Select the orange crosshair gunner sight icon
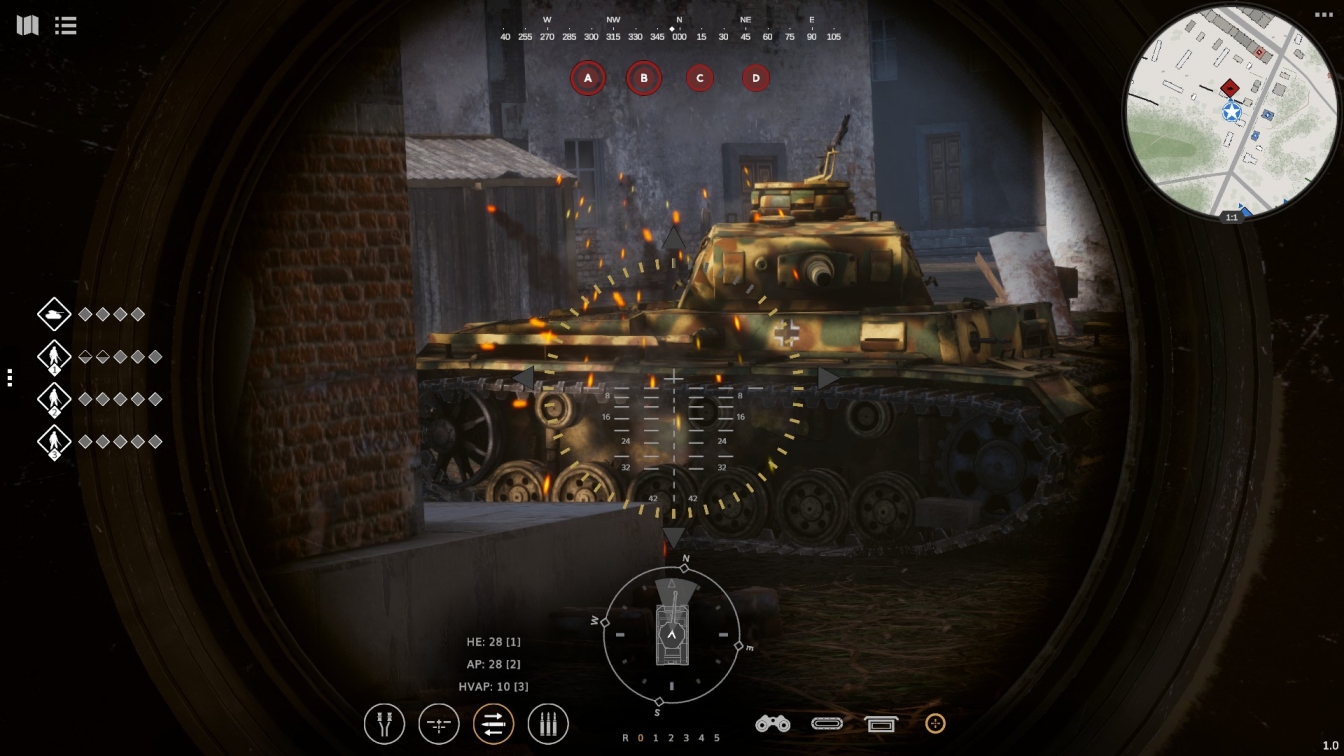The height and width of the screenshot is (756, 1344). pyautogui.click(x=935, y=723)
